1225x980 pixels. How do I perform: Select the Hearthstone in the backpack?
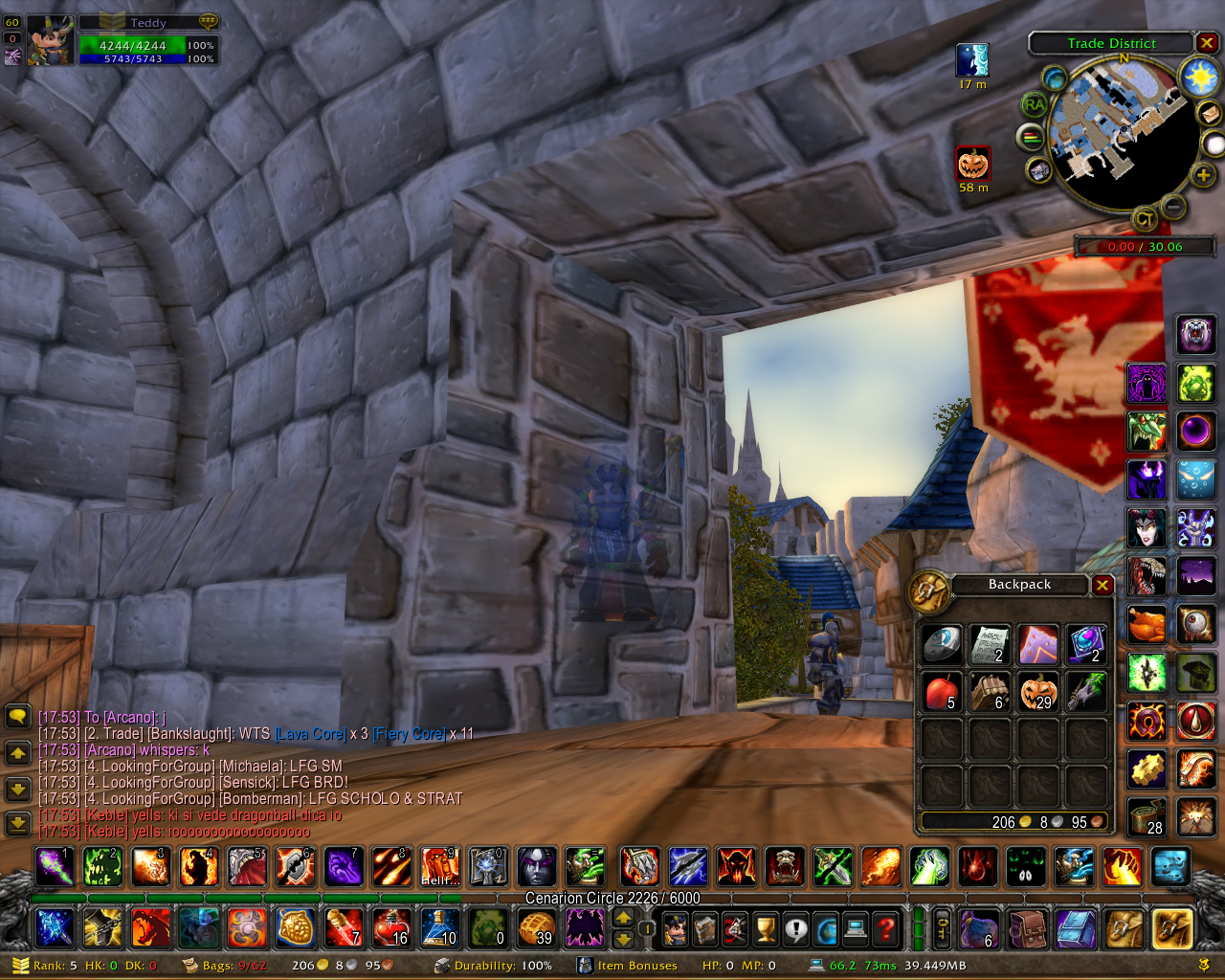942,644
